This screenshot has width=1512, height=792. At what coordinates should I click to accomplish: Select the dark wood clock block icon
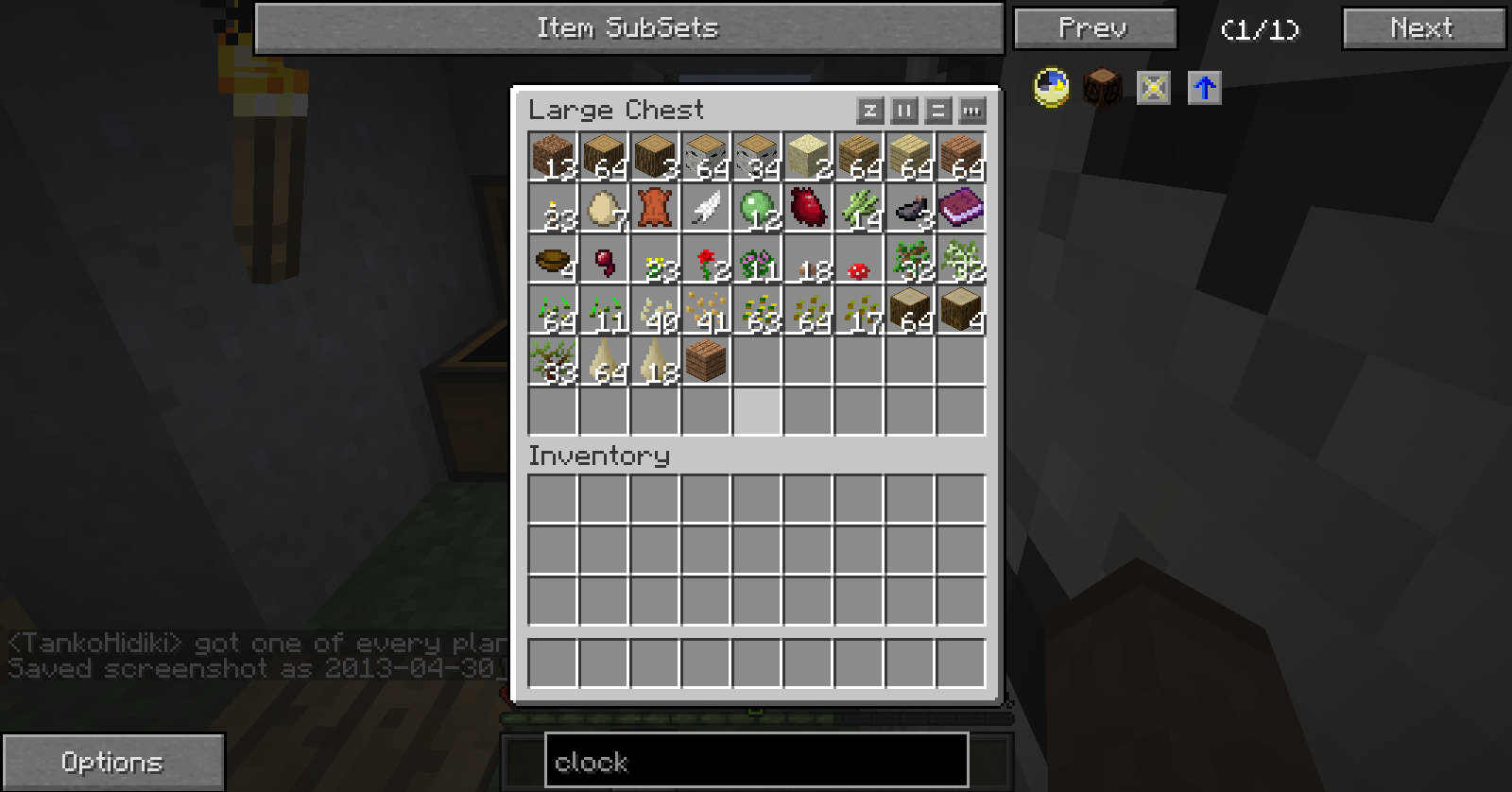point(1102,88)
